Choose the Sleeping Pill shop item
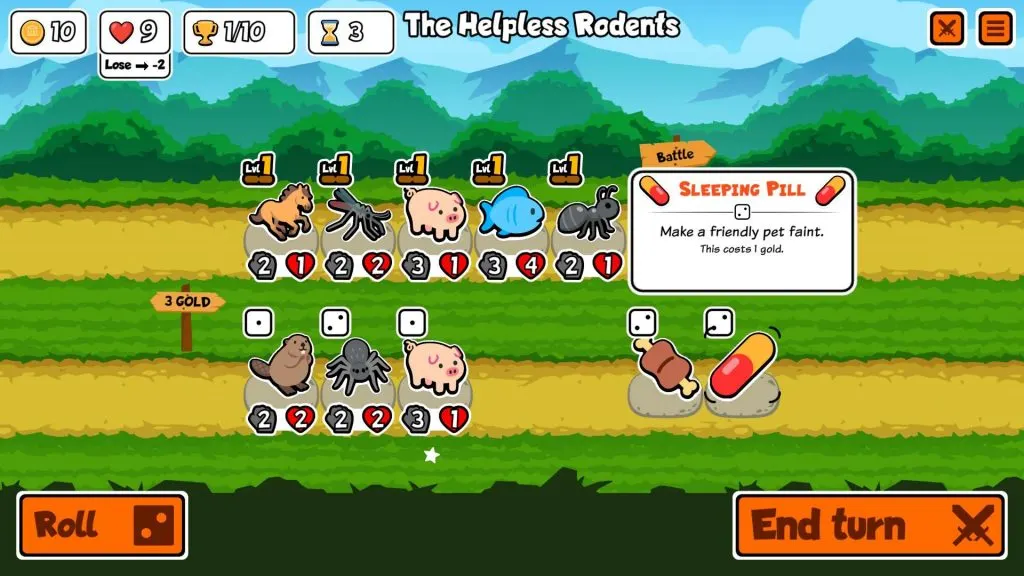This screenshot has height=576, width=1024. click(x=744, y=367)
